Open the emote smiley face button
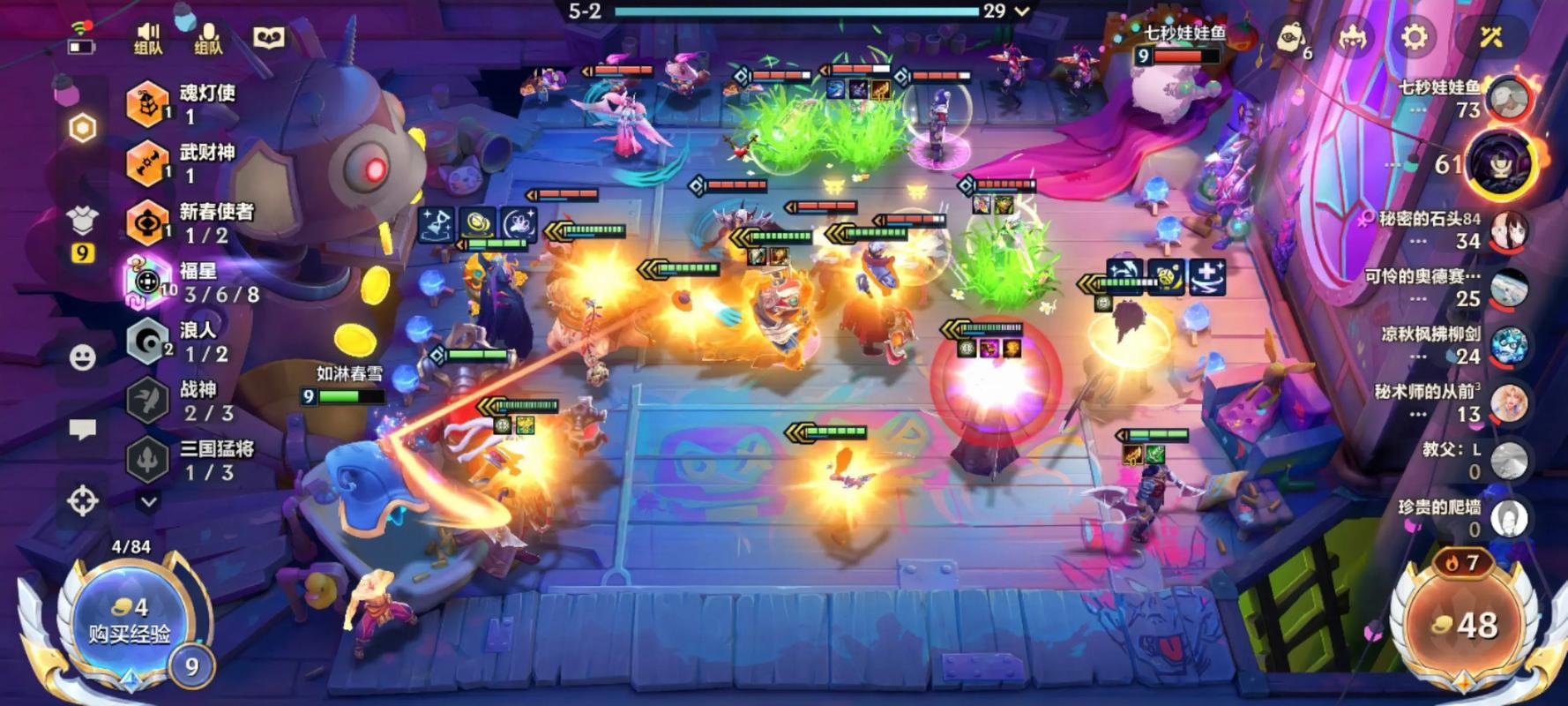The width and height of the screenshot is (1568, 706). coord(82,357)
